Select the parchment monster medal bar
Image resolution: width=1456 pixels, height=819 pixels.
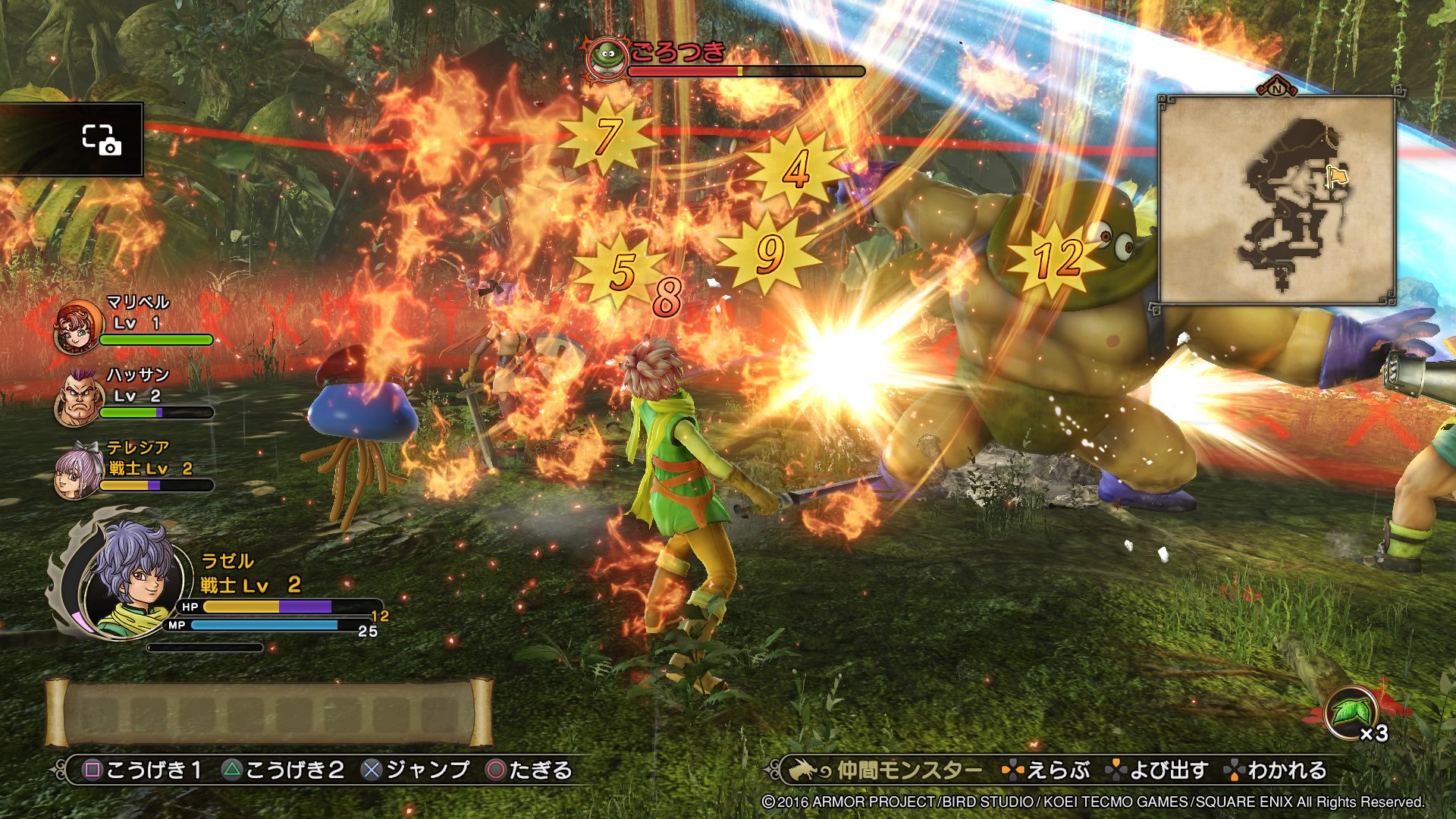coord(269,713)
